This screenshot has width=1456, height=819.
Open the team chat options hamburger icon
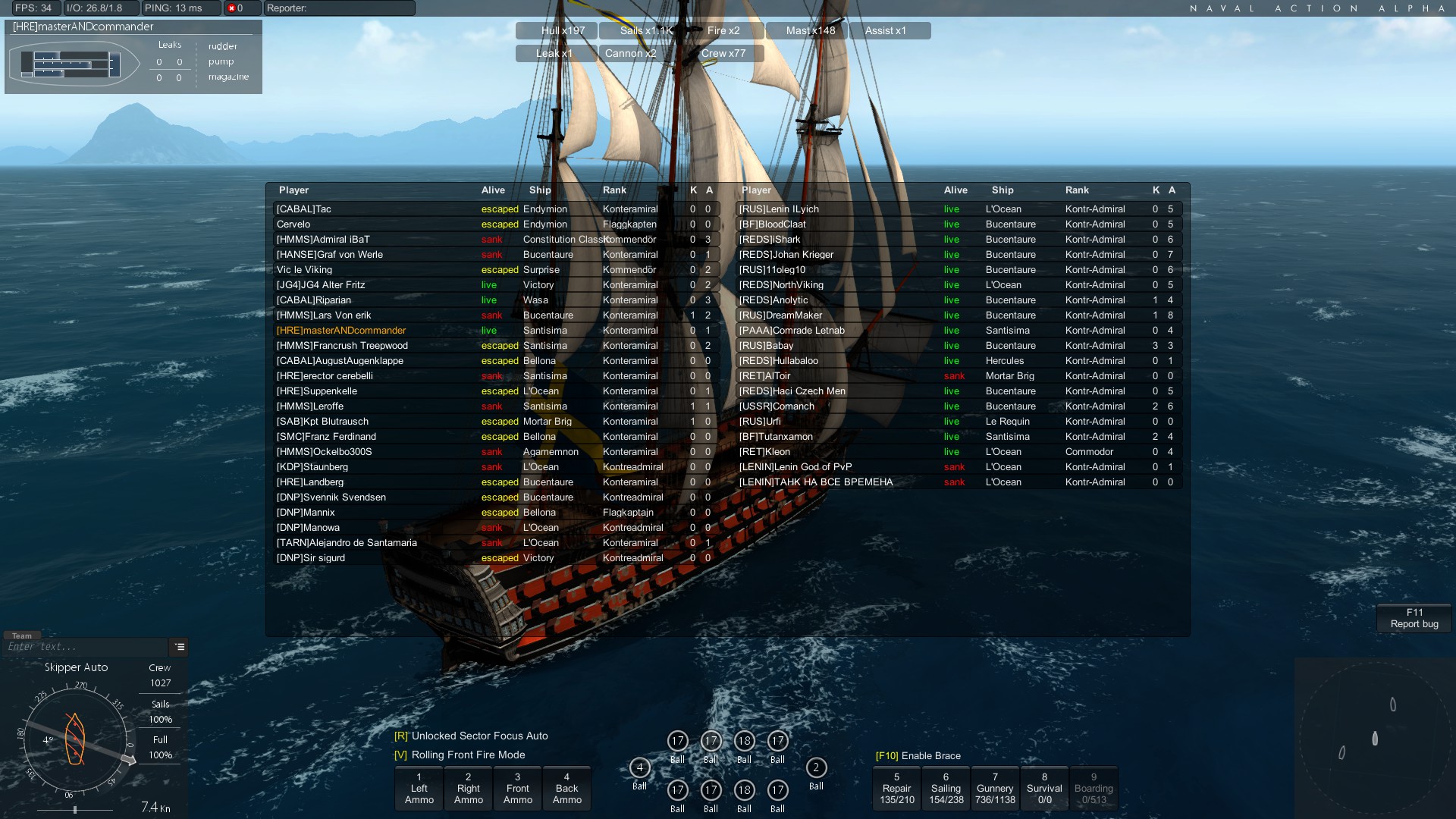pos(179,647)
